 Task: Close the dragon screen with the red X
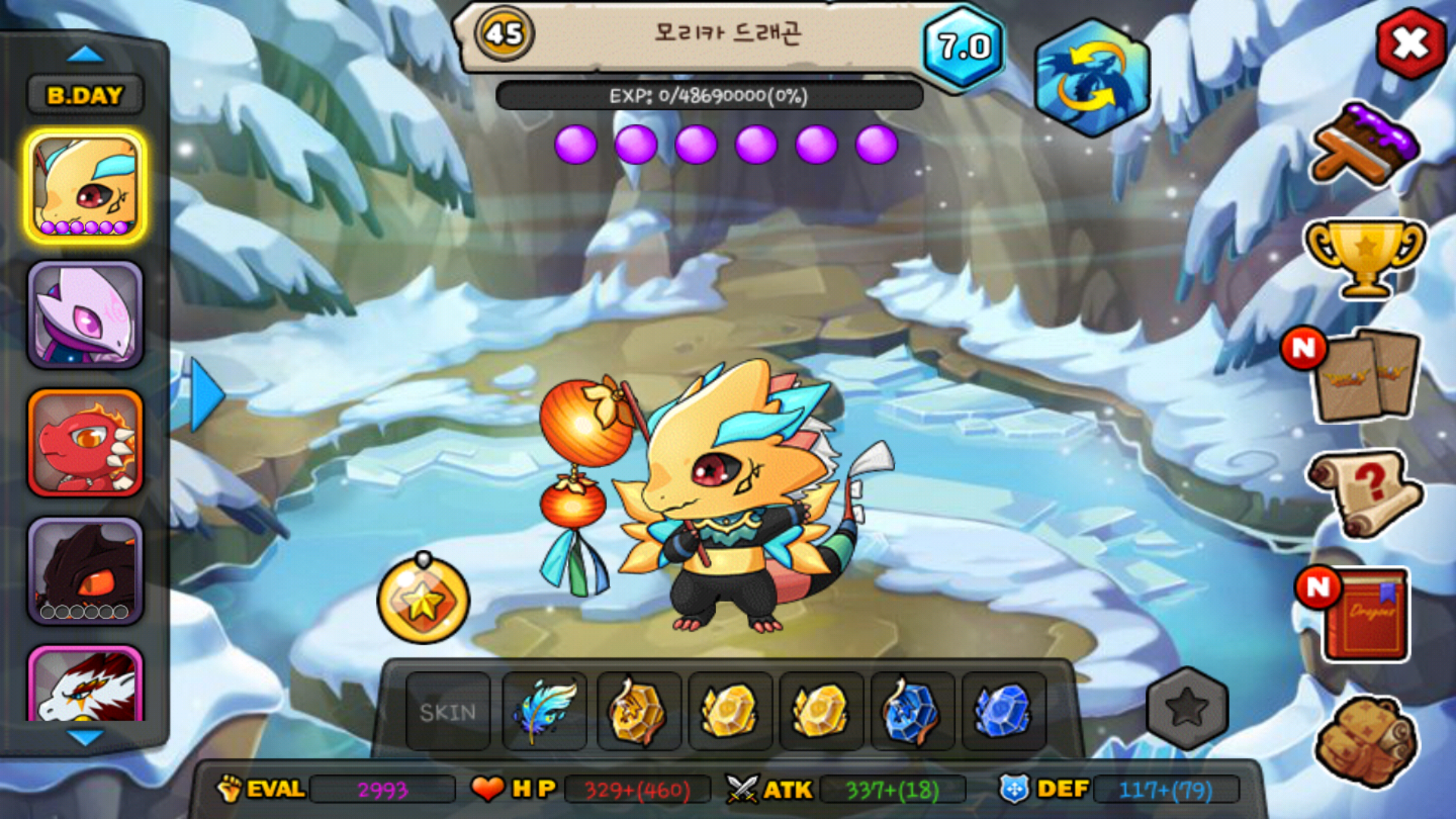1410,44
